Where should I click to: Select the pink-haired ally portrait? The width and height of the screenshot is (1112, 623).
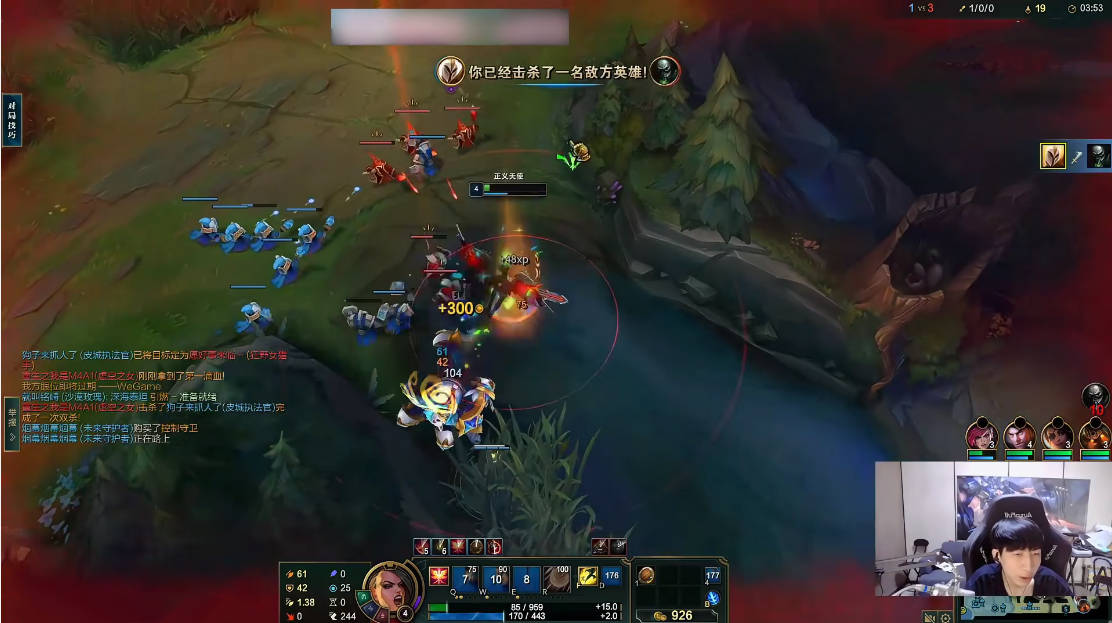[981, 435]
